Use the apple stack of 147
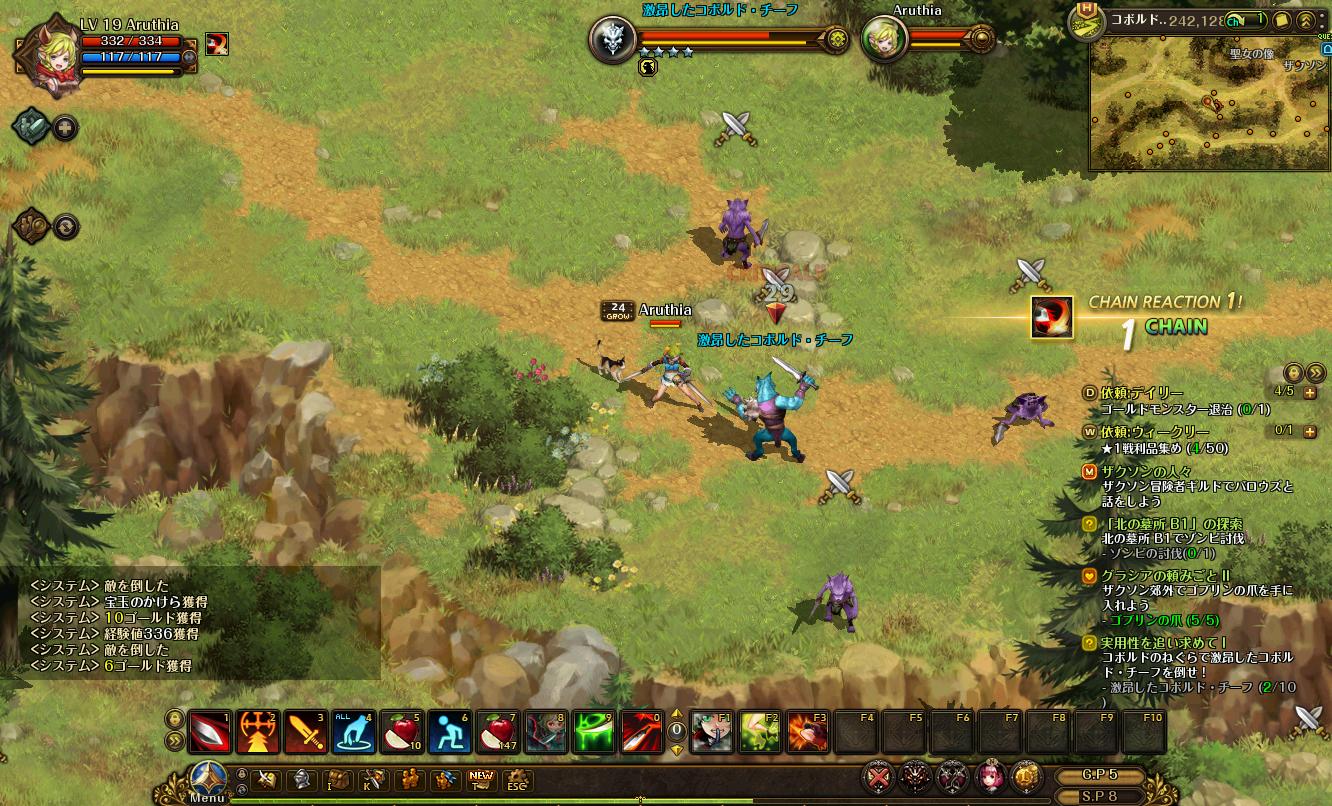Viewport: 1332px width, 806px height. 498,733
